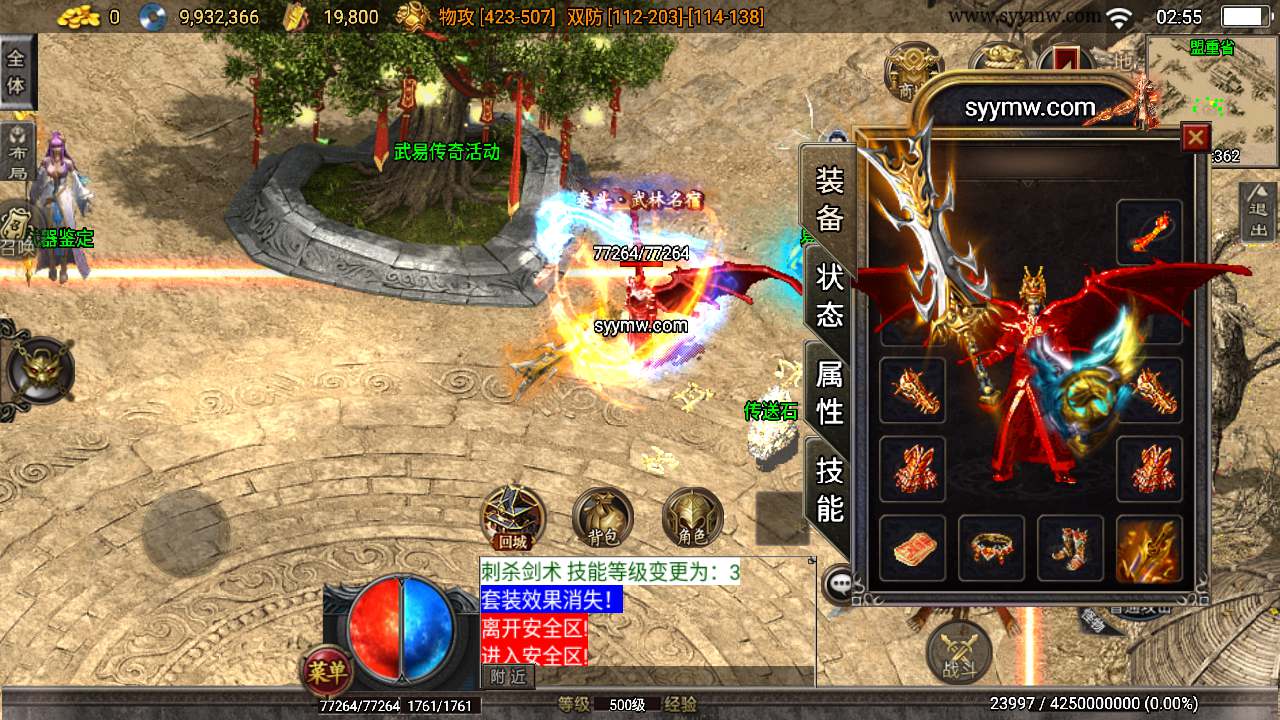The height and width of the screenshot is (720, 1280).
Task: Open the minimap
Action: click(x=1212, y=98)
